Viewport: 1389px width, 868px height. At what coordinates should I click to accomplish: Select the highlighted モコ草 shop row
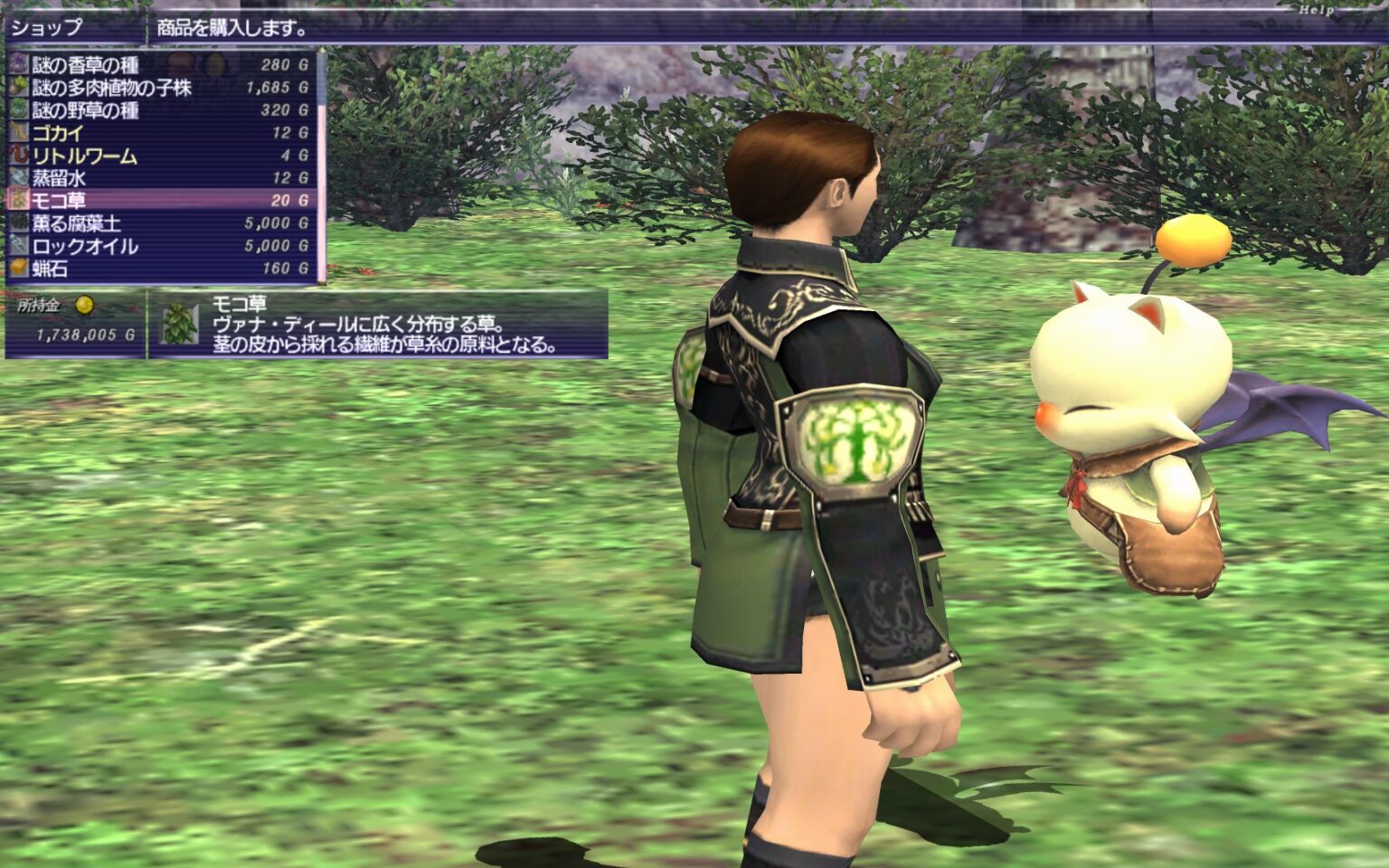coord(136,199)
